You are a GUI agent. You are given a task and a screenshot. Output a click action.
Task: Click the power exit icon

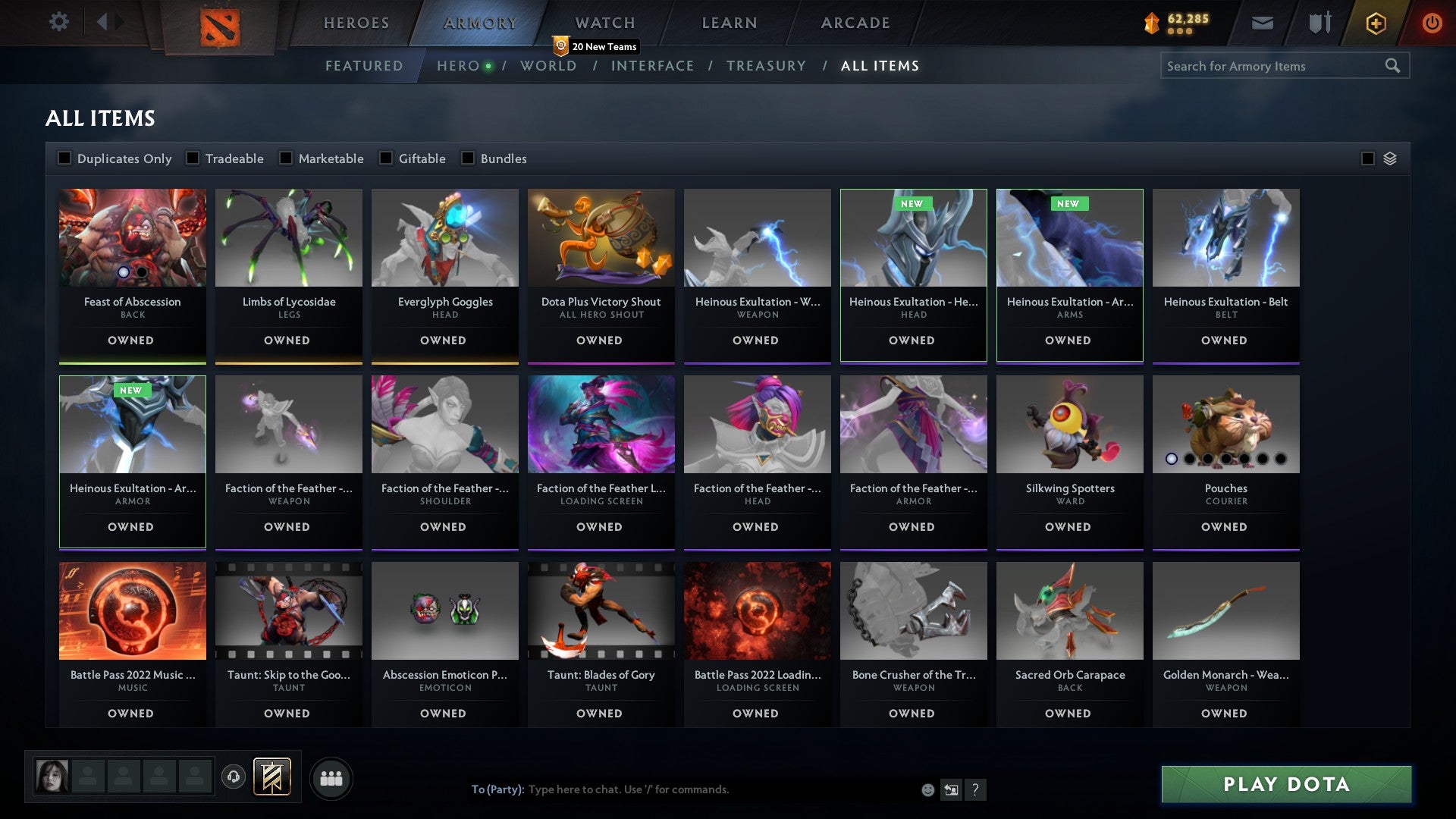pos(1432,23)
